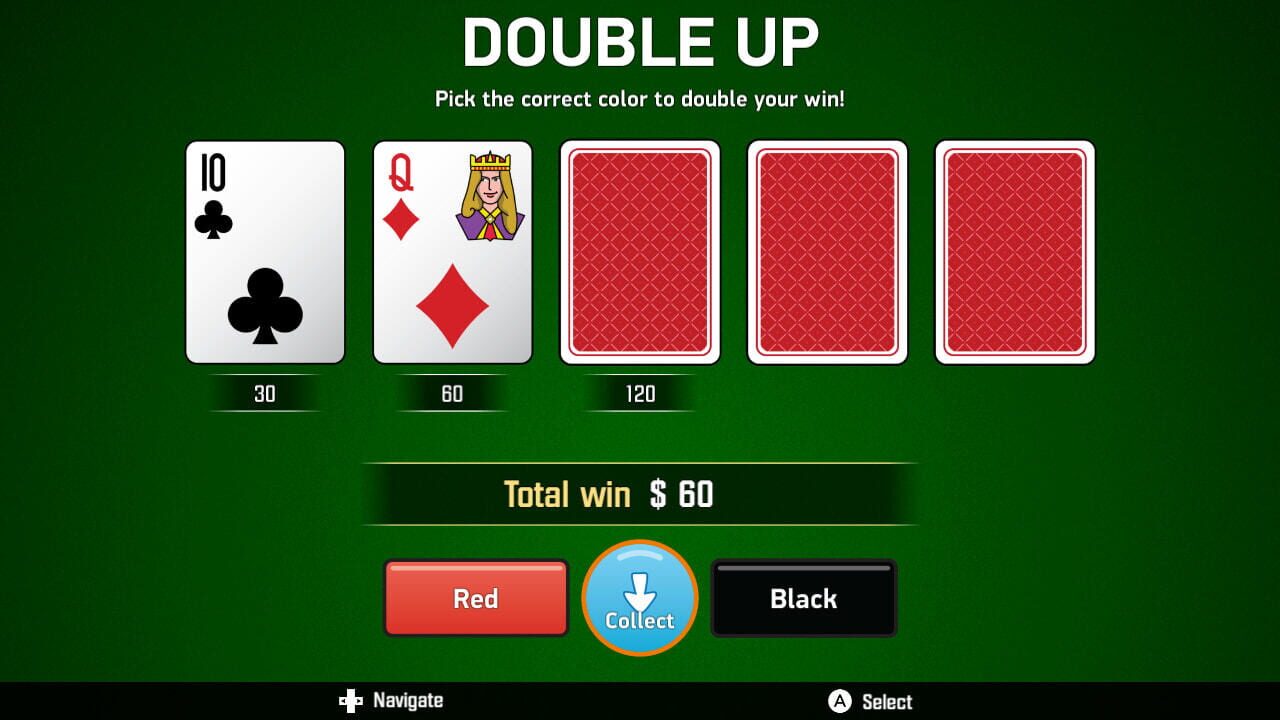The height and width of the screenshot is (720, 1280).
Task: Choose Black to double your win
Action: 803,598
